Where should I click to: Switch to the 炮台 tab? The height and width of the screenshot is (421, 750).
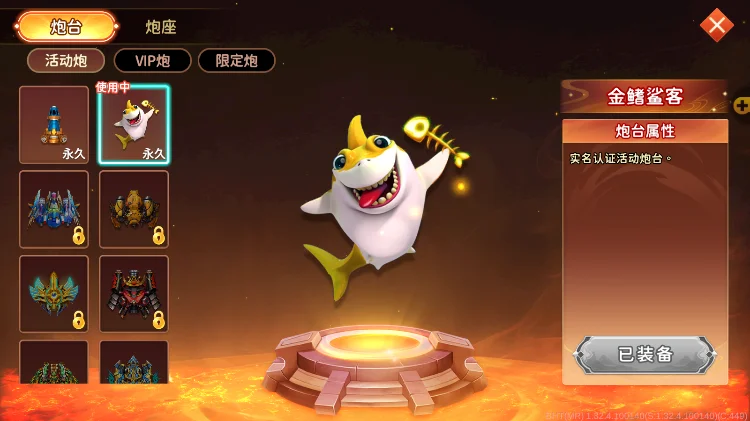click(66, 27)
